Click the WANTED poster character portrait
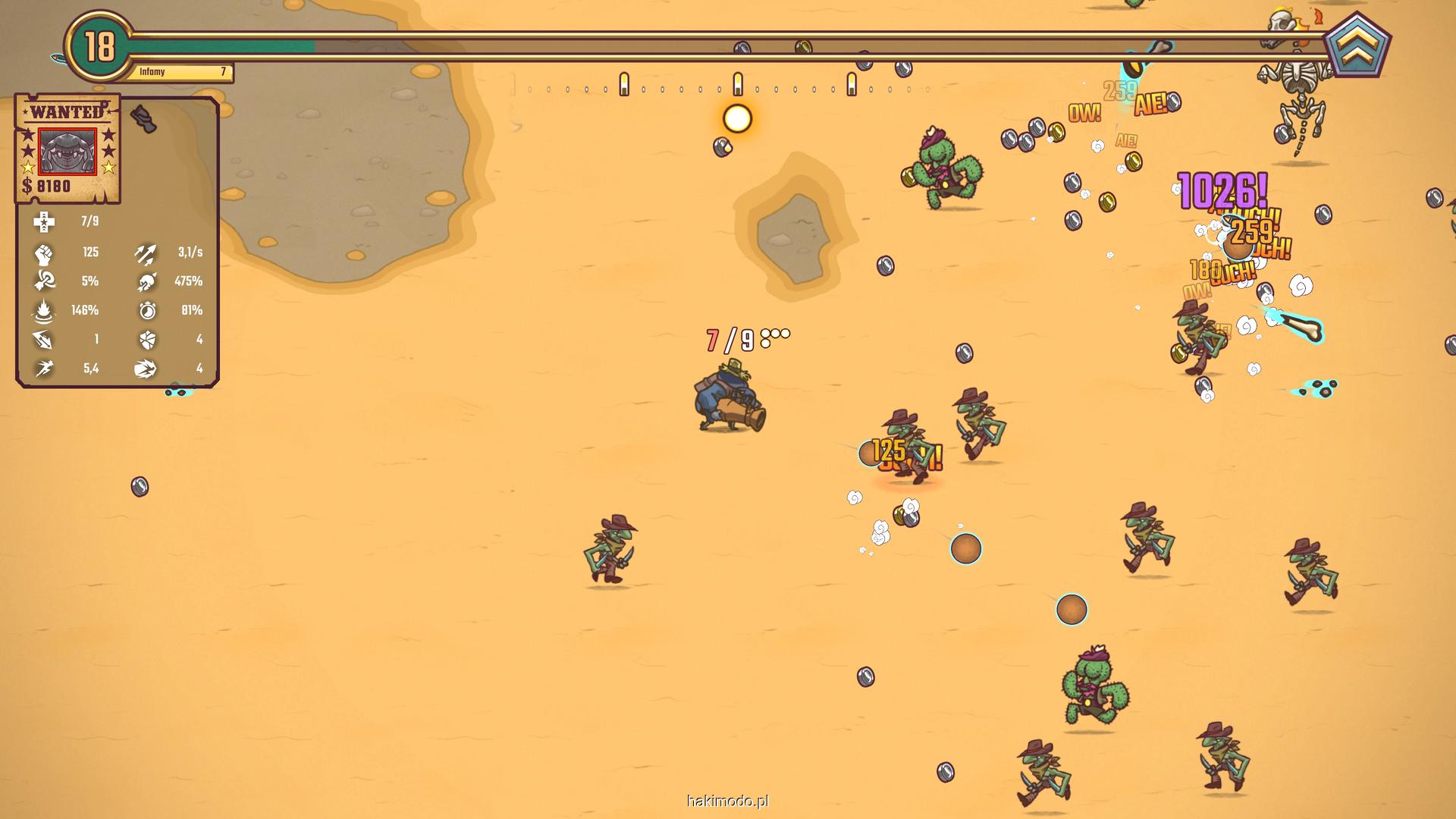The height and width of the screenshot is (819, 1456). (x=67, y=151)
